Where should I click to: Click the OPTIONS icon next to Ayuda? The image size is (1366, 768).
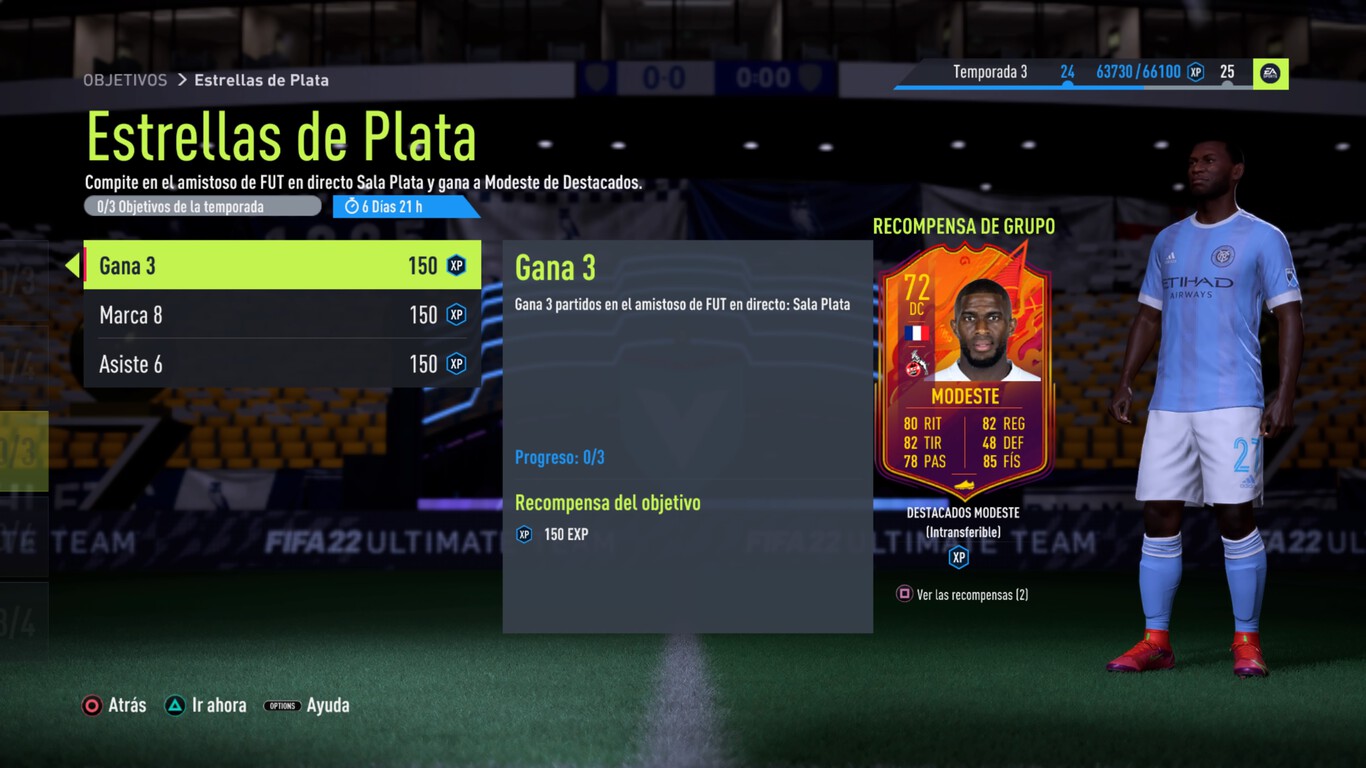[x=282, y=705]
